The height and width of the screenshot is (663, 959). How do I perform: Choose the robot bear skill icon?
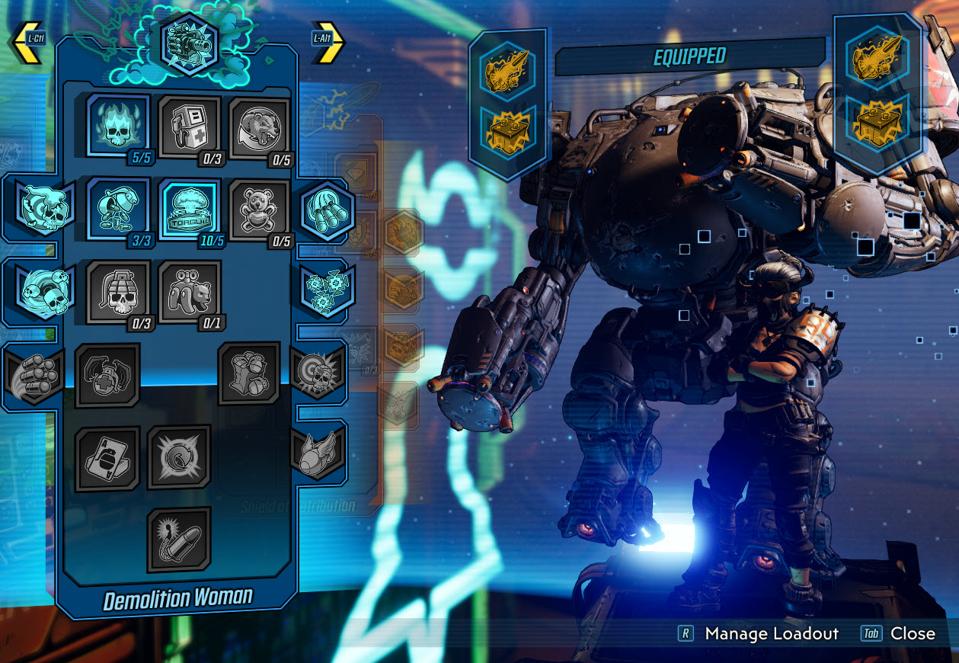tap(190, 291)
